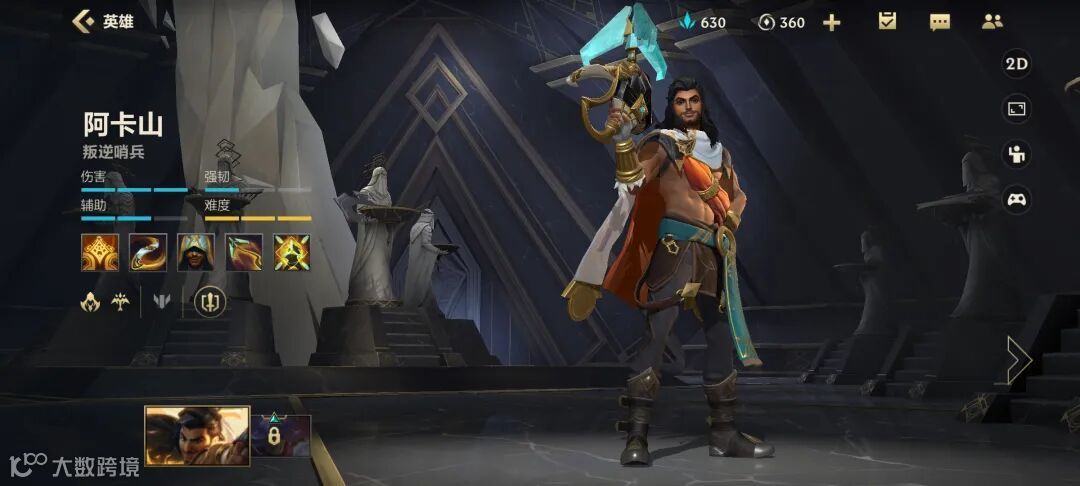This screenshot has height=486, width=1080.
Task: View the grappling hook swing ability
Action: (244, 252)
